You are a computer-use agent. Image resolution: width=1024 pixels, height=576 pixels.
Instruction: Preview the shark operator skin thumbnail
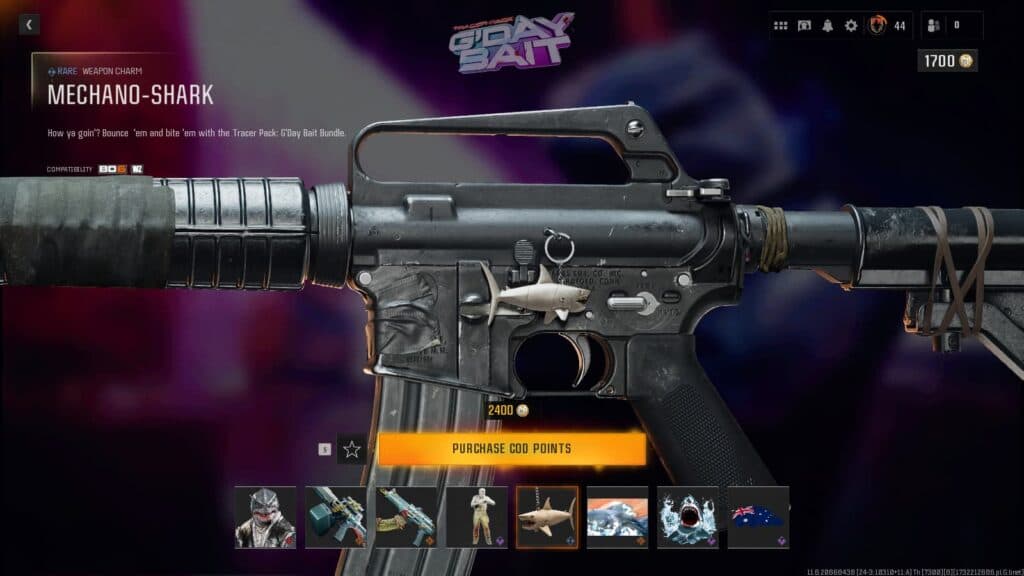pyautogui.click(x=265, y=517)
